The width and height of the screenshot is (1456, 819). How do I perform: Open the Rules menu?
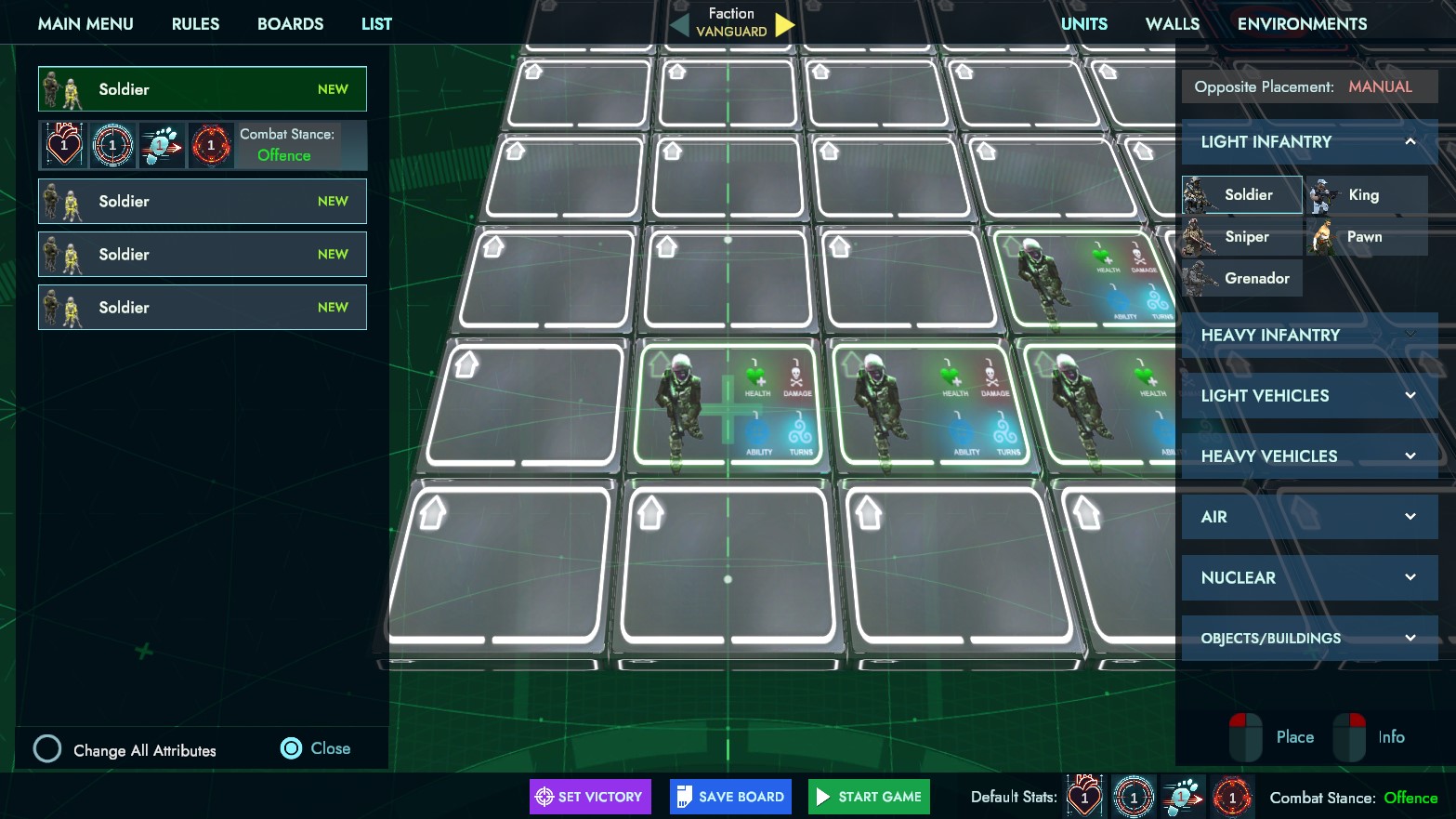point(195,24)
